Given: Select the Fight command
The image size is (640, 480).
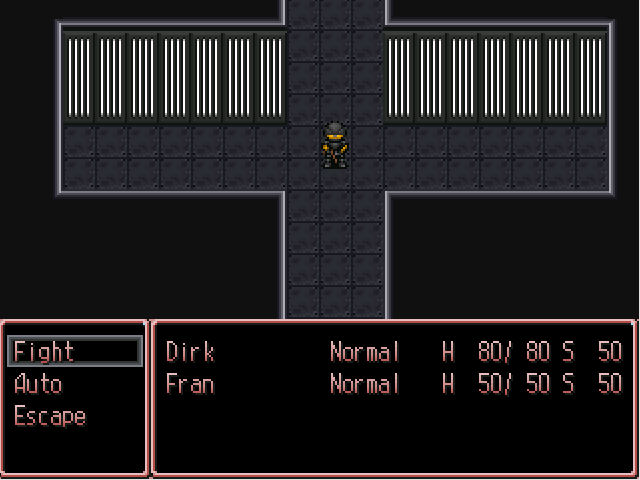Looking at the screenshot, I should [x=74, y=352].
